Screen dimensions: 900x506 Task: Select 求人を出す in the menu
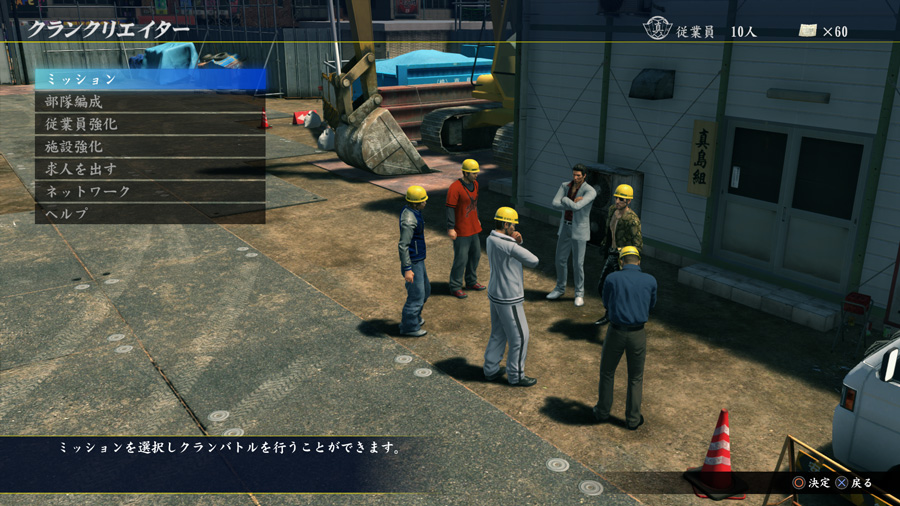click(x=150, y=168)
